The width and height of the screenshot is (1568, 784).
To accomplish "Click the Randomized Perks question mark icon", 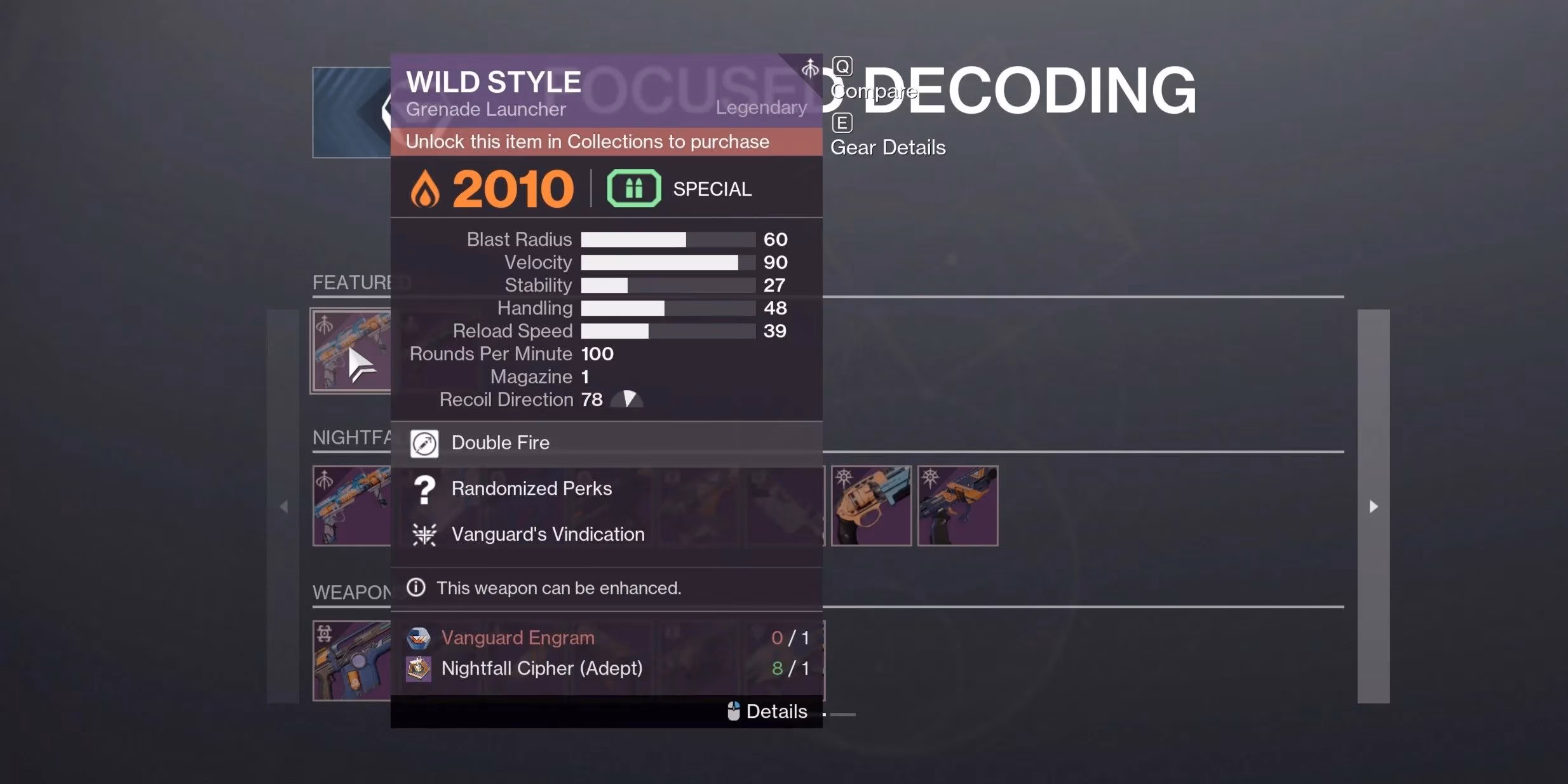I will coord(424,489).
